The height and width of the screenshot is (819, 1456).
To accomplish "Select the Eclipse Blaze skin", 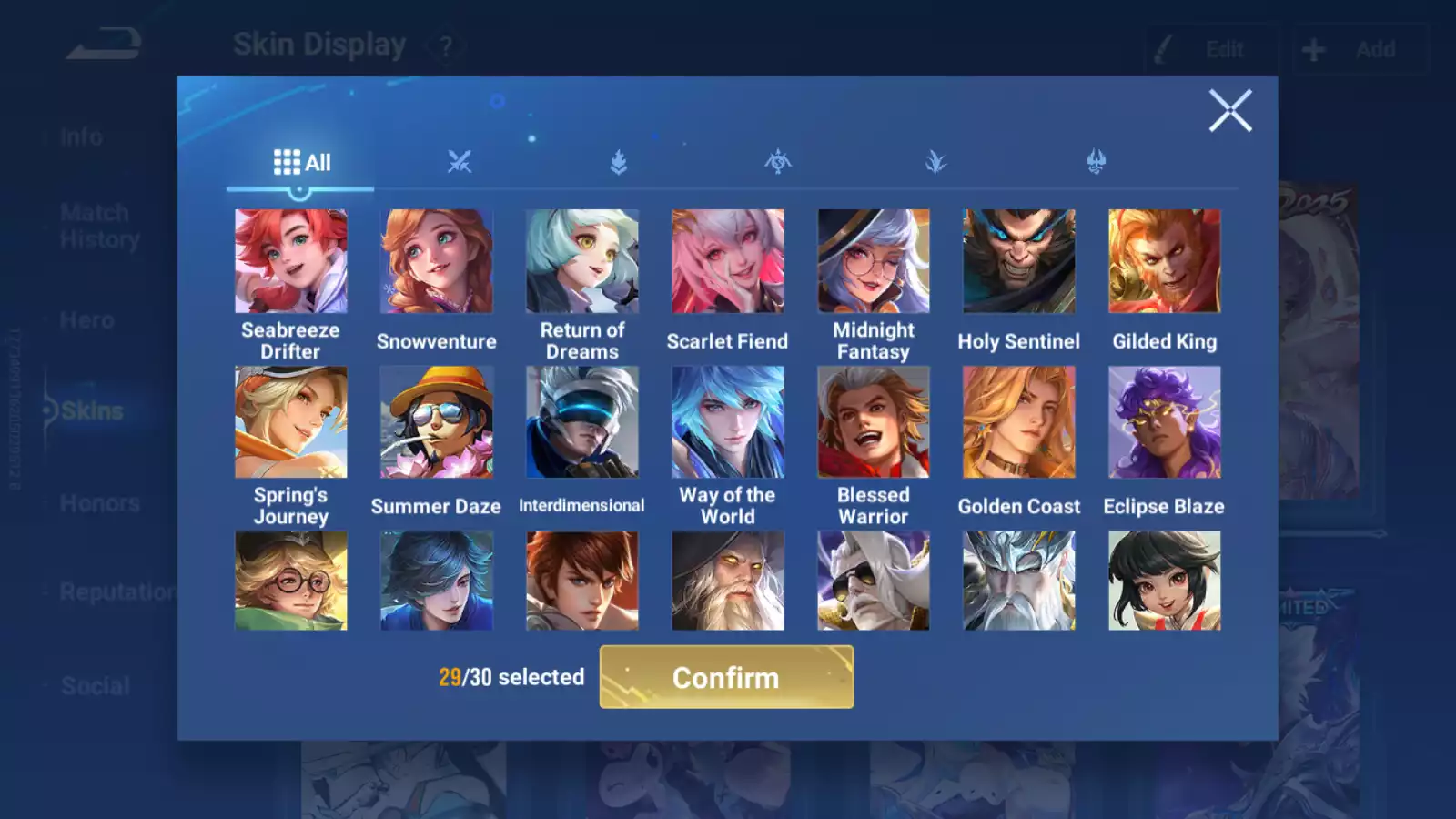I will (1164, 422).
